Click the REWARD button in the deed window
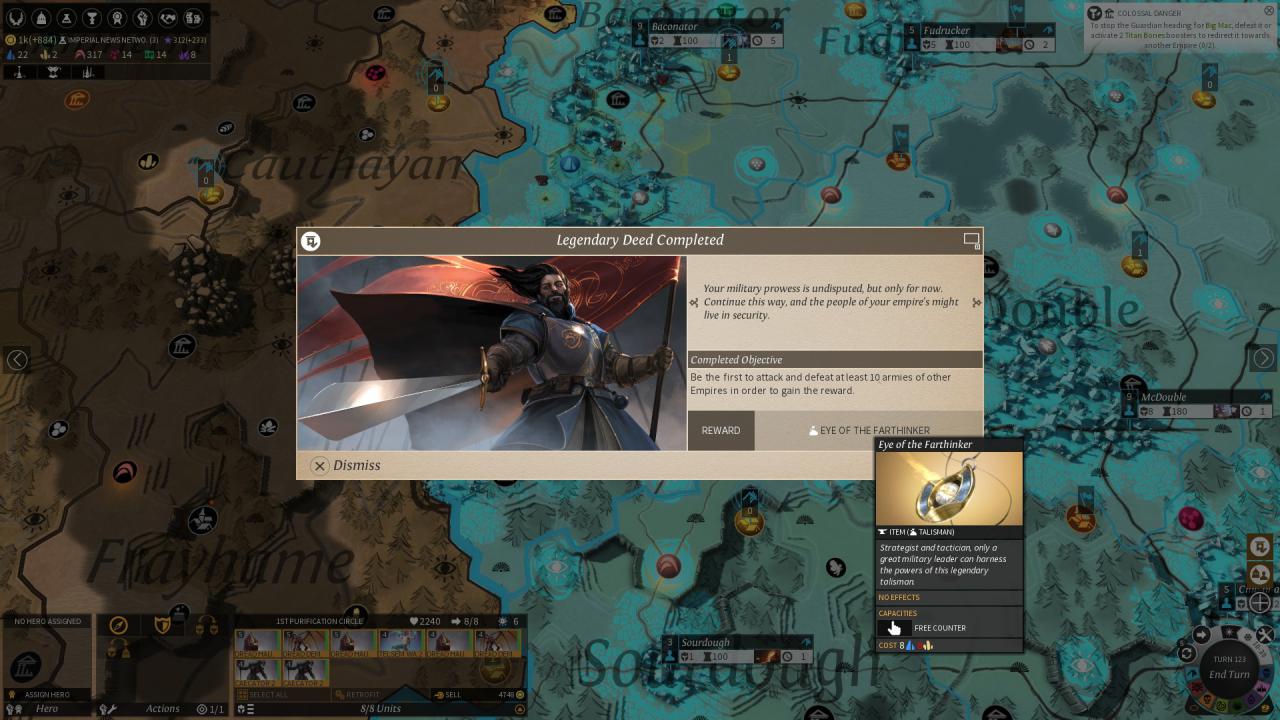1280x720 pixels. pyautogui.click(x=721, y=430)
